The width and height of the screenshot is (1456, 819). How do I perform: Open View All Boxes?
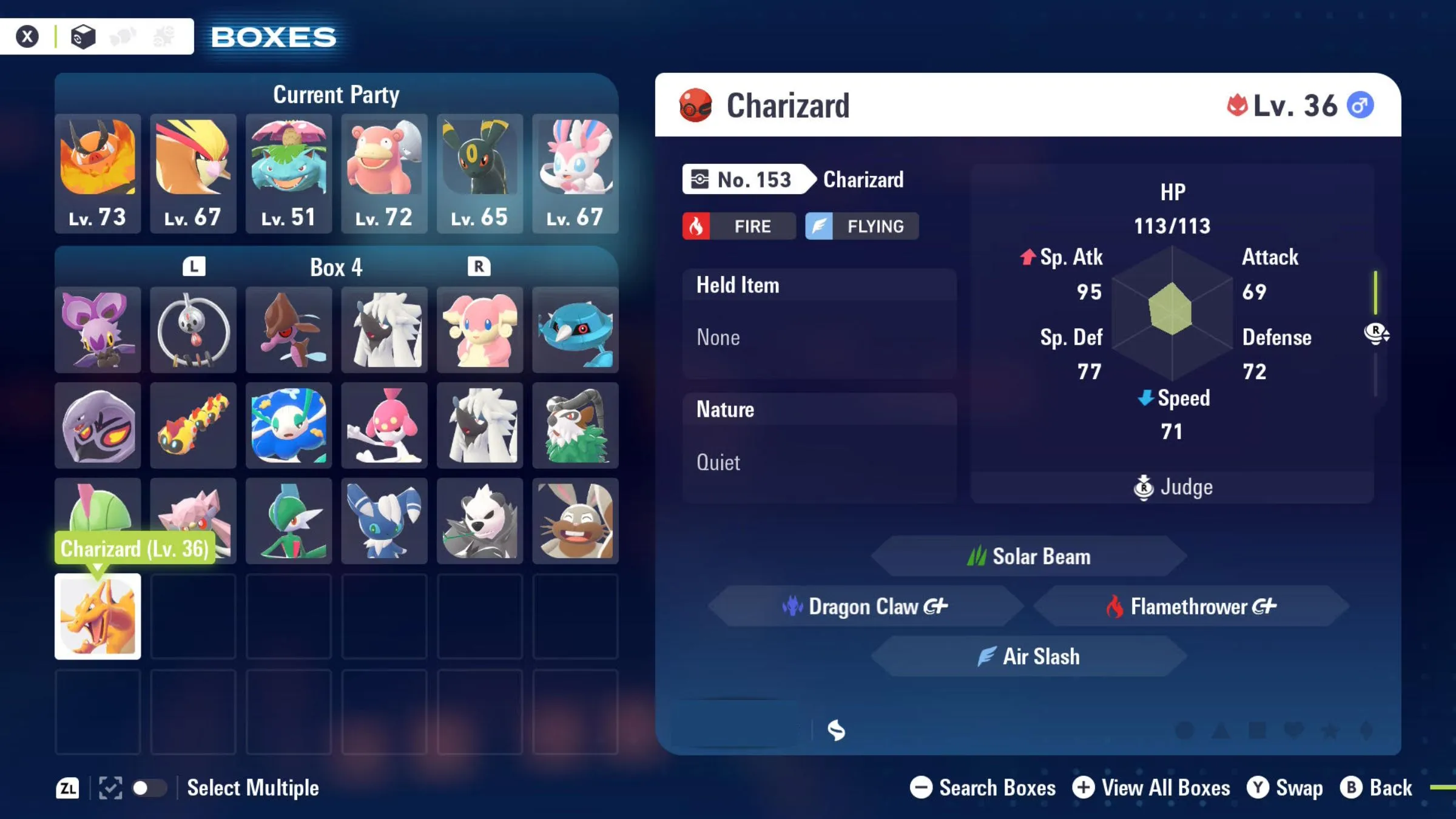pyautogui.click(x=1151, y=788)
